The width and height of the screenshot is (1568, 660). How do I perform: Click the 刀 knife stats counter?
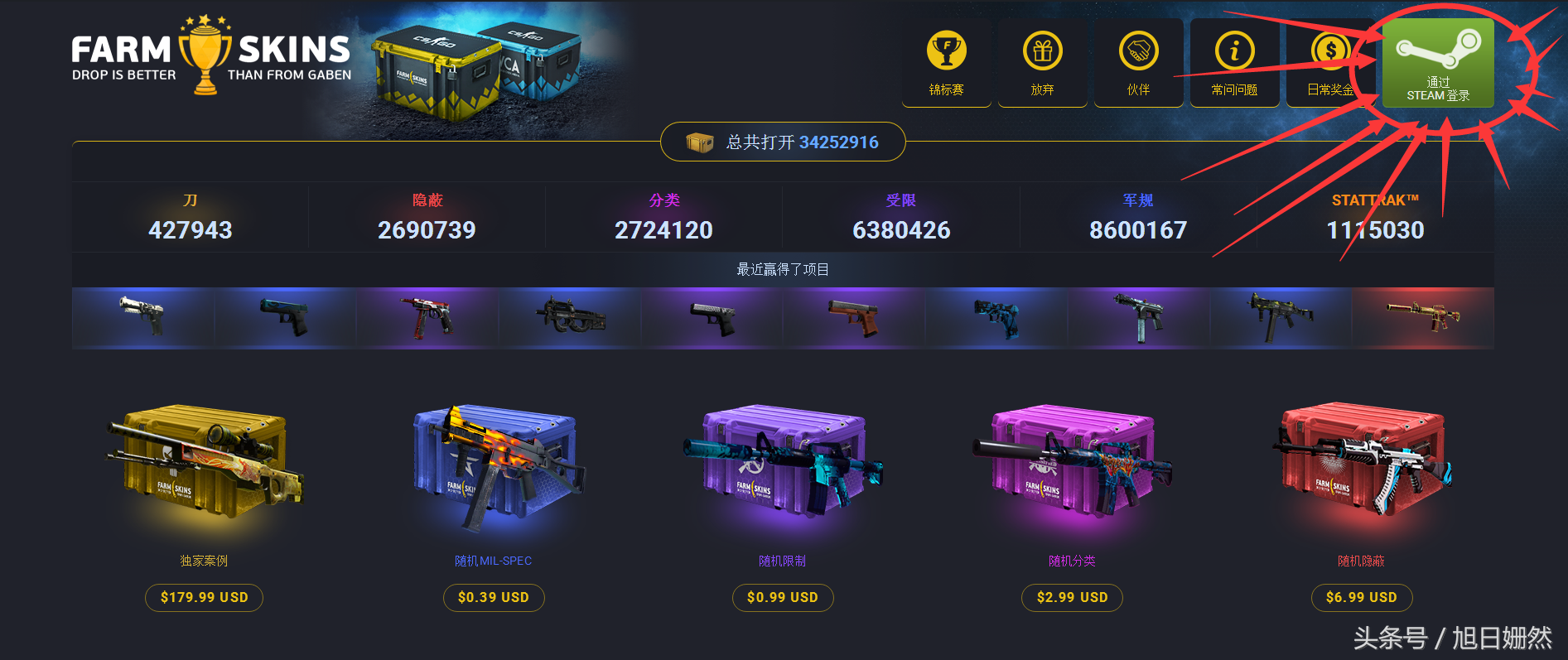(x=191, y=217)
